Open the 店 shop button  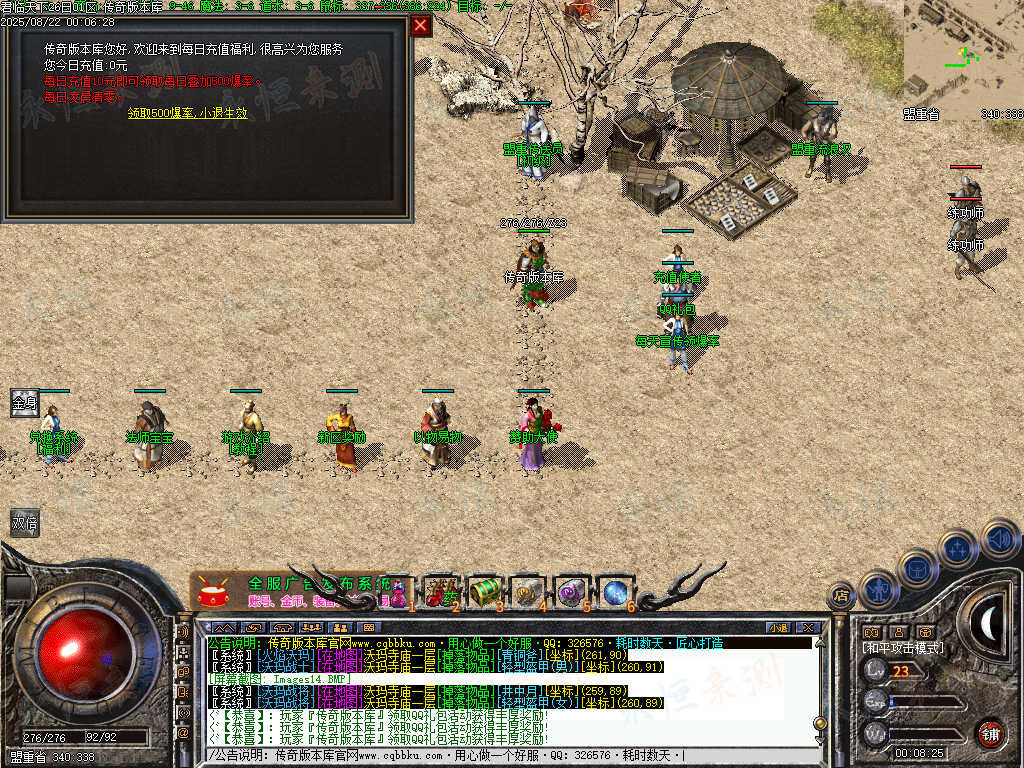coord(841,596)
